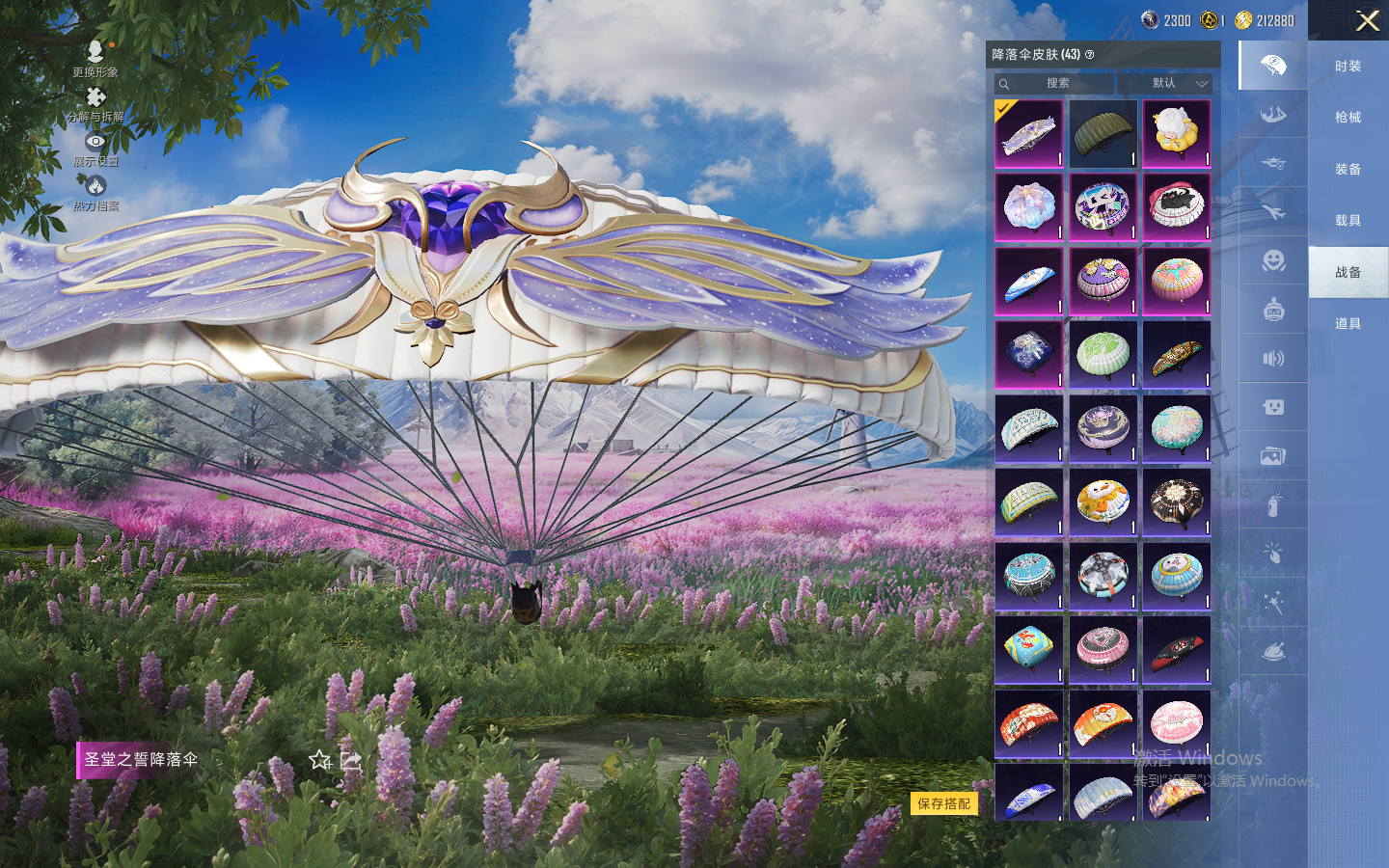The image size is (1389, 868).
Task: Select the olive green default parachute skin
Action: click(x=1103, y=134)
